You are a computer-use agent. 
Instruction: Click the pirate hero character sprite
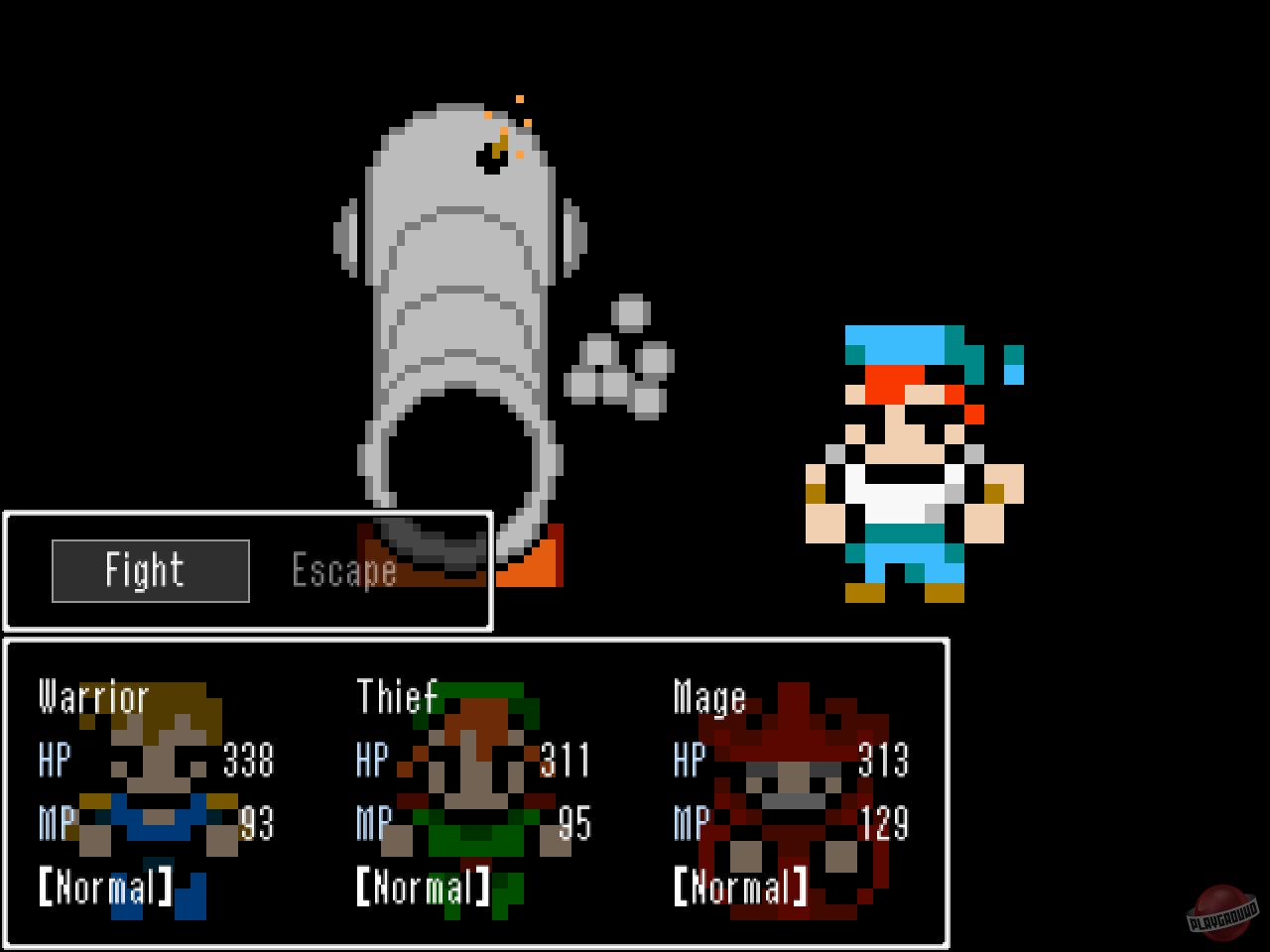click(x=913, y=456)
